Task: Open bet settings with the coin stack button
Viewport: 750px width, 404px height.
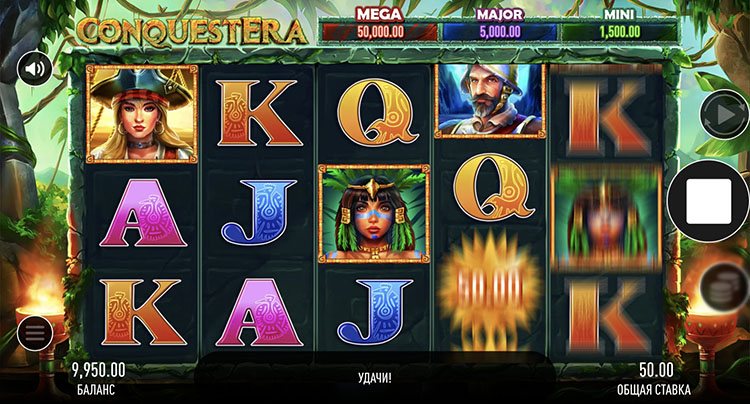Action: coord(719,286)
